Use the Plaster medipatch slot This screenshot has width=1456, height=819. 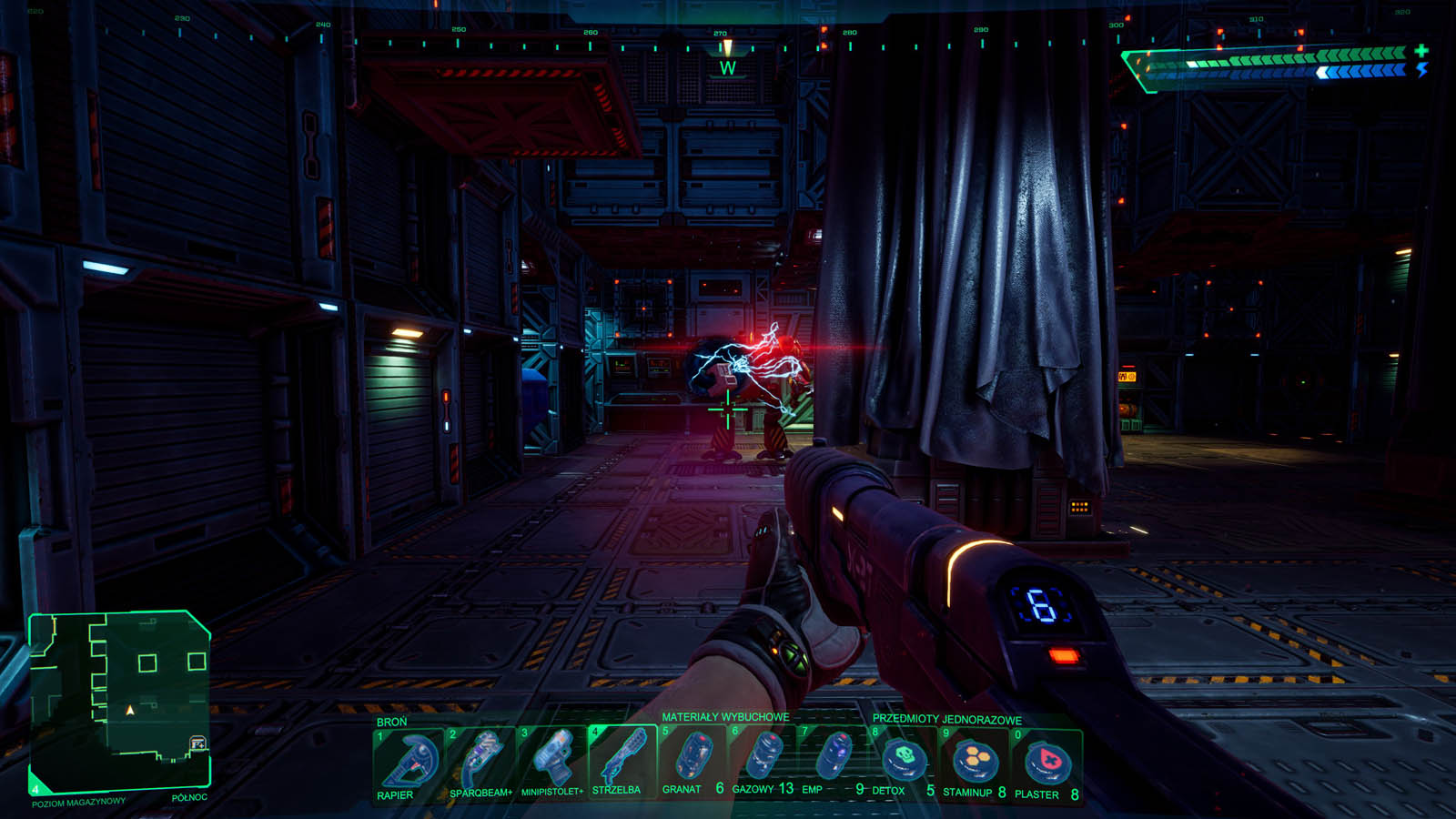[1046, 763]
